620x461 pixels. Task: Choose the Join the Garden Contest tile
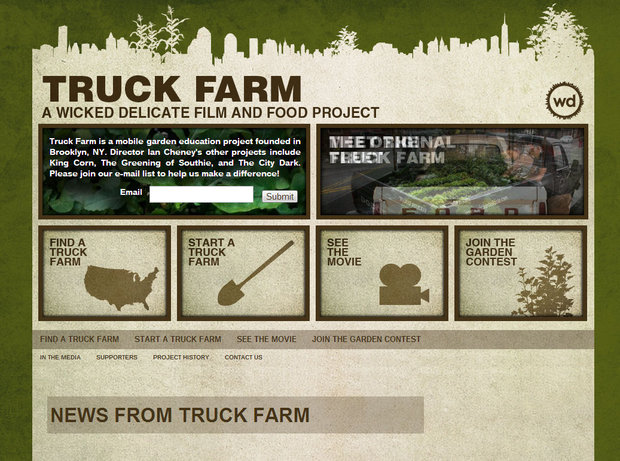click(x=520, y=273)
